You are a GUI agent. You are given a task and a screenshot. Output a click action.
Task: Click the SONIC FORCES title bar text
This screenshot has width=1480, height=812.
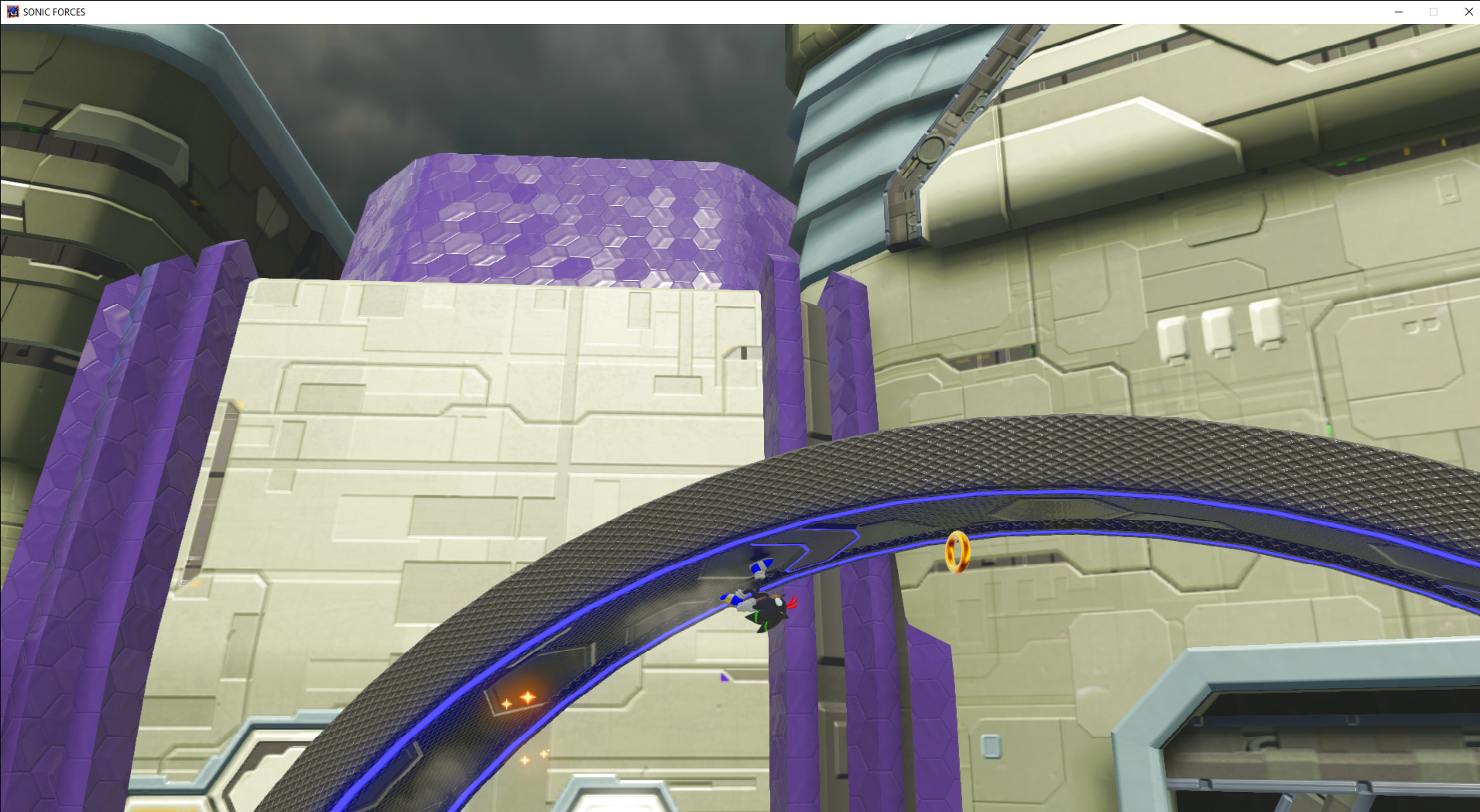54,12
